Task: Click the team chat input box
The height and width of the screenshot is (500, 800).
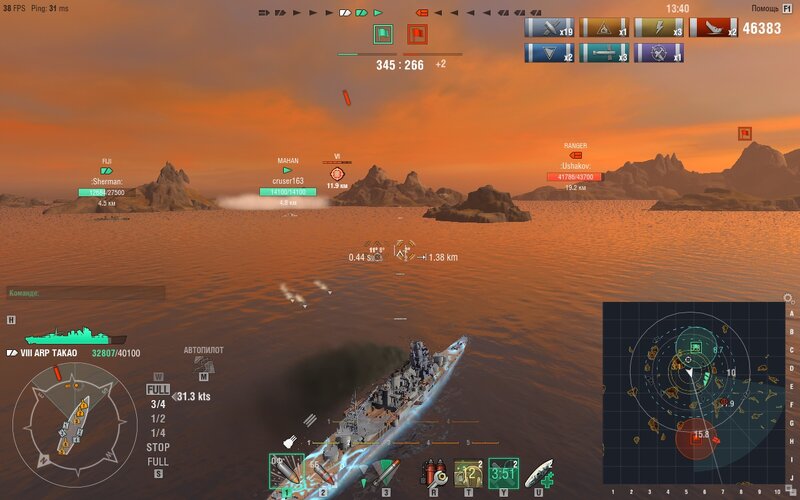Action: [85, 293]
